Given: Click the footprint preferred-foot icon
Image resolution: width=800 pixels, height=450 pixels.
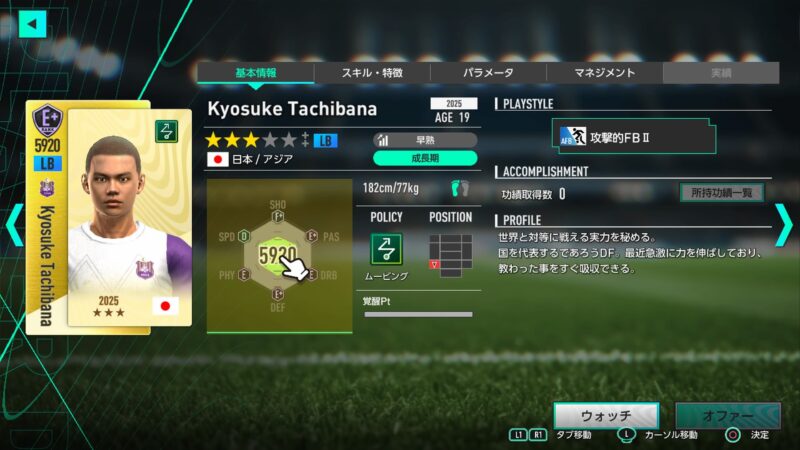Looking at the screenshot, I should [x=459, y=187].
